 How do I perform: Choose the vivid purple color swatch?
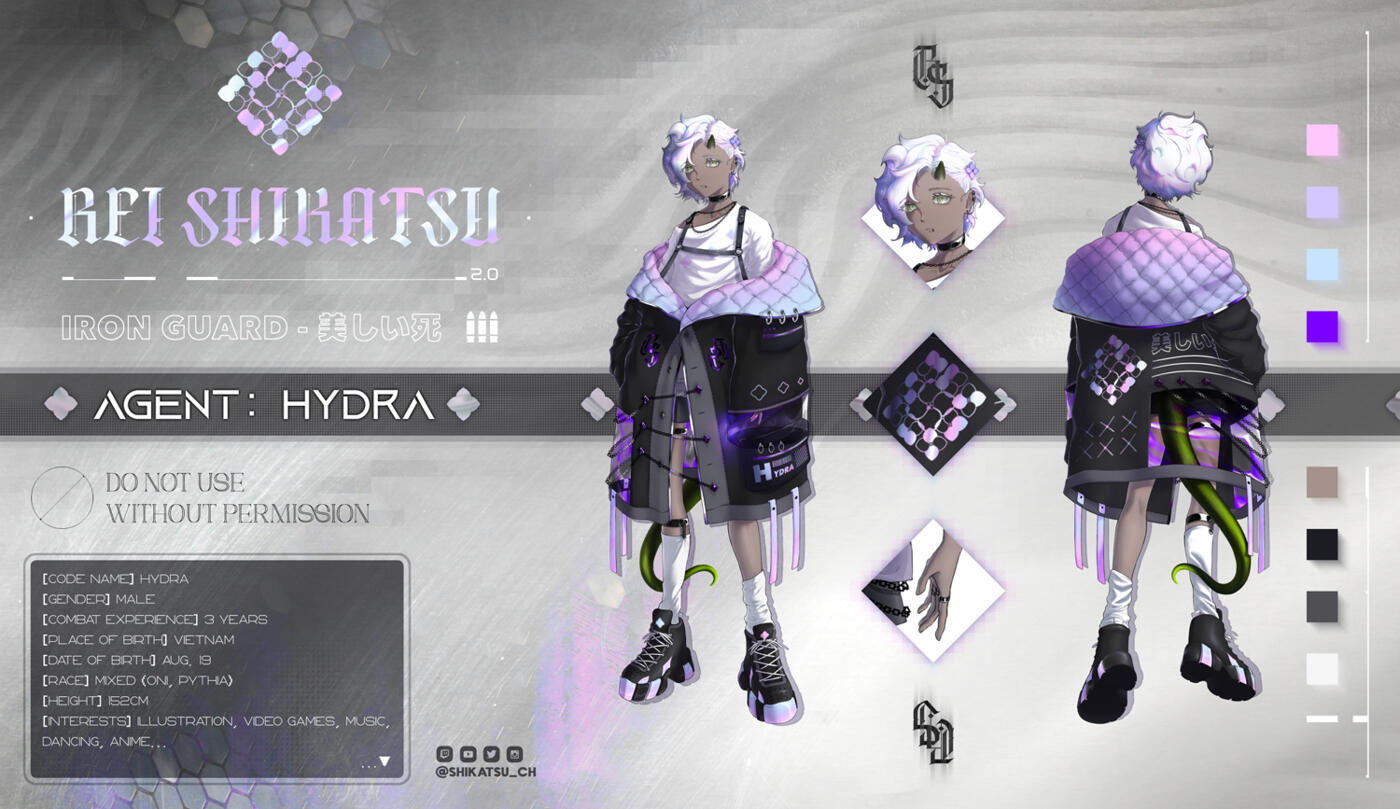point(1322,326)
